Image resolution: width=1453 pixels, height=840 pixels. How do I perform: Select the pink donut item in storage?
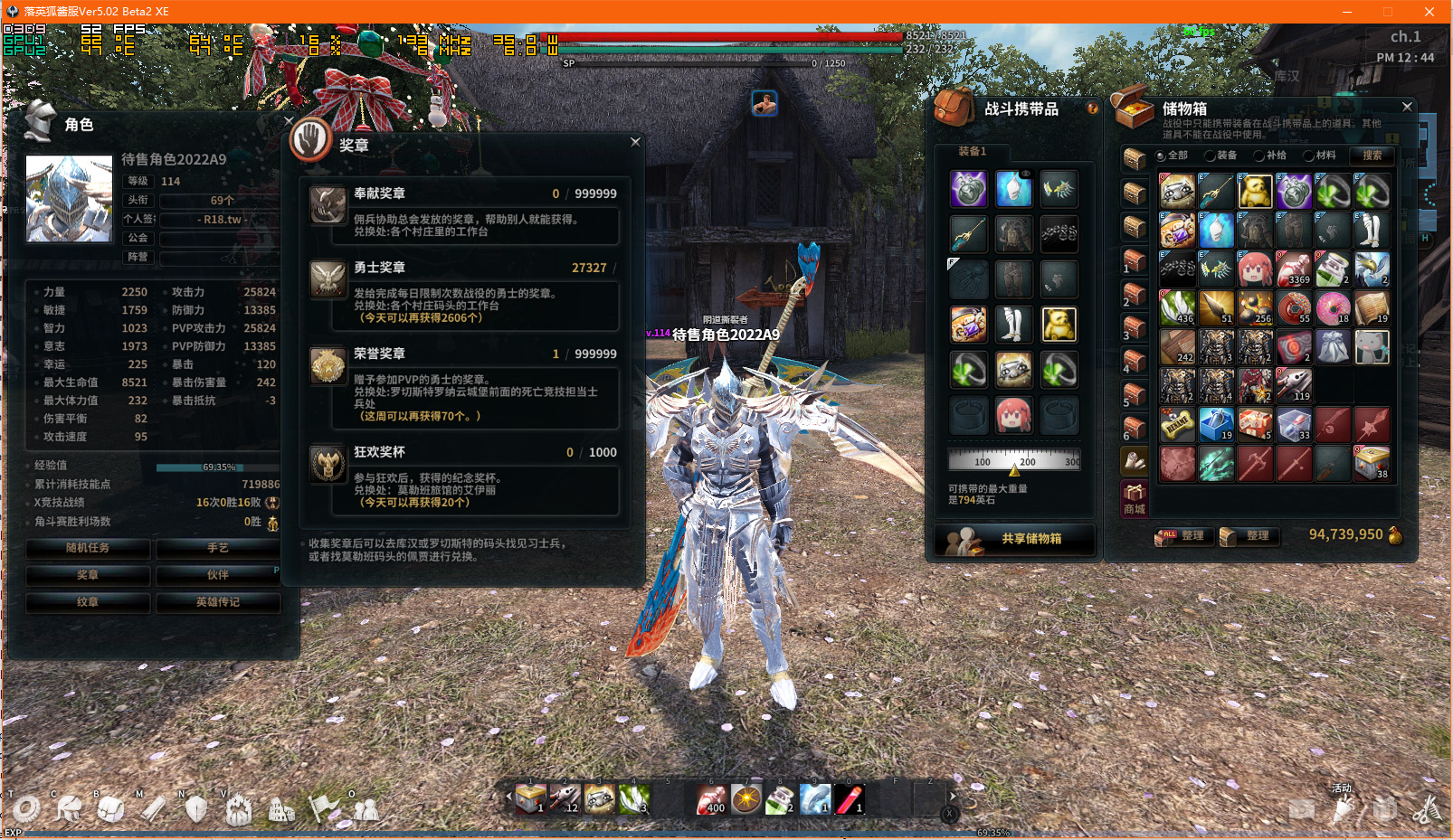(x=1333, y=308)
